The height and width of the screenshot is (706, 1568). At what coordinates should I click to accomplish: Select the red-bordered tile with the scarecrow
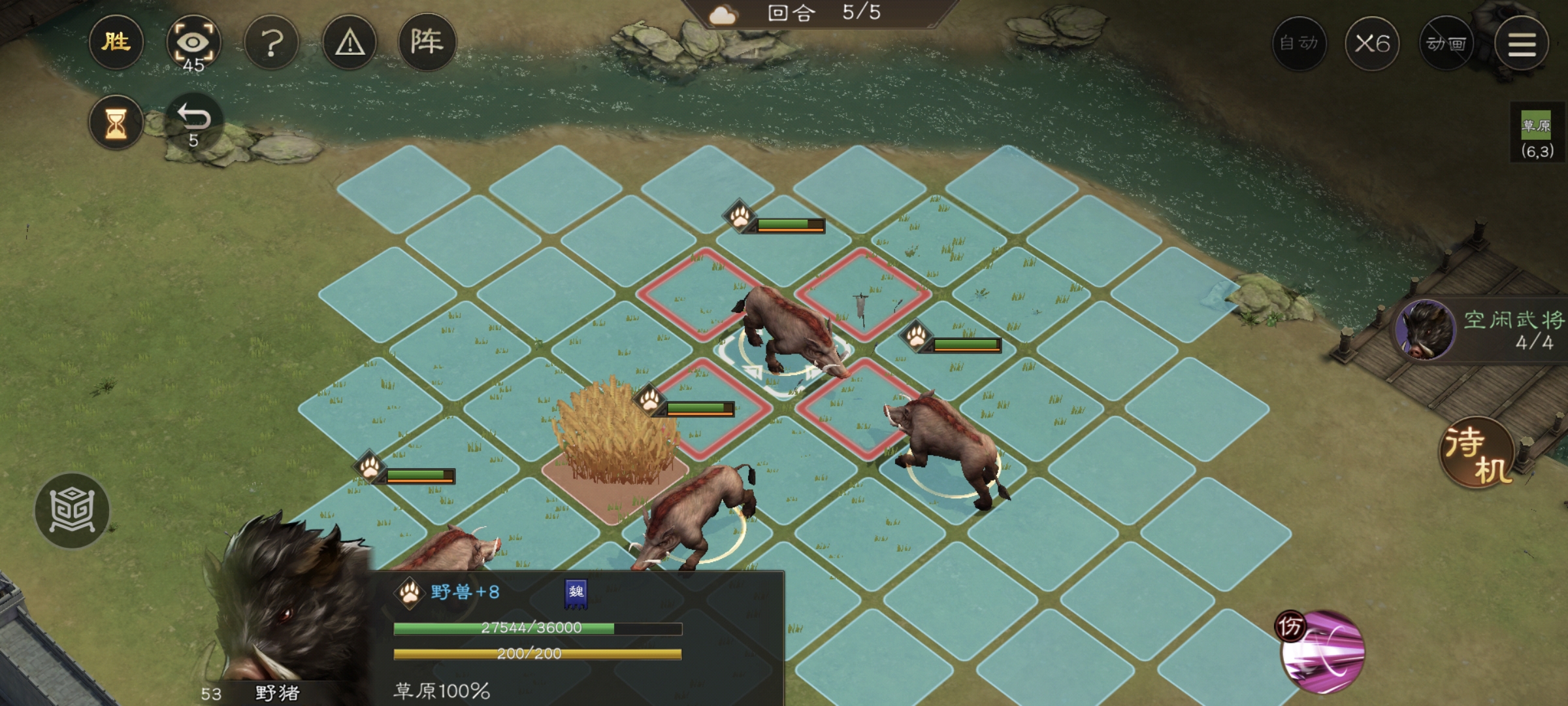tap(862, 294)
